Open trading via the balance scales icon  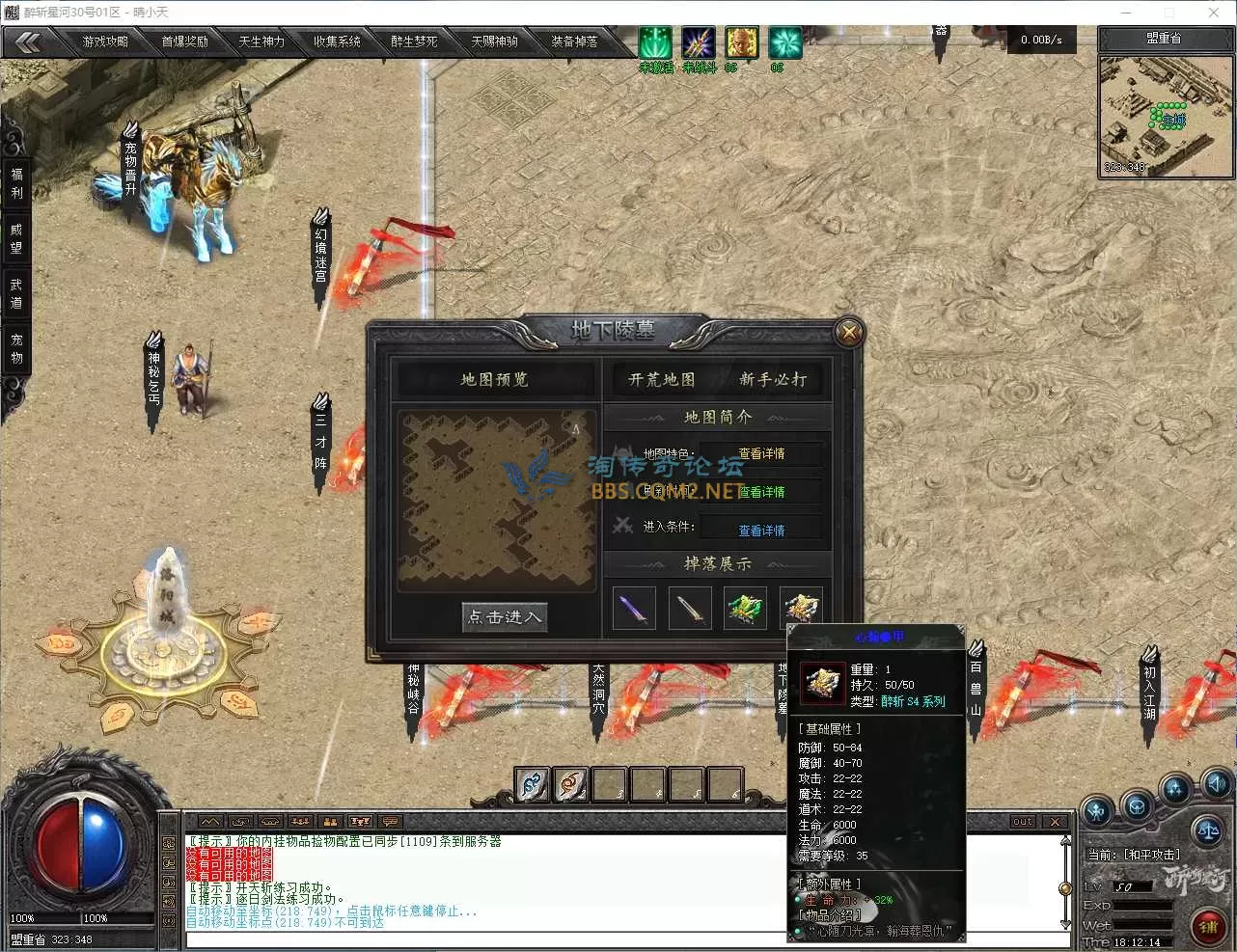tap(1207, 830)
